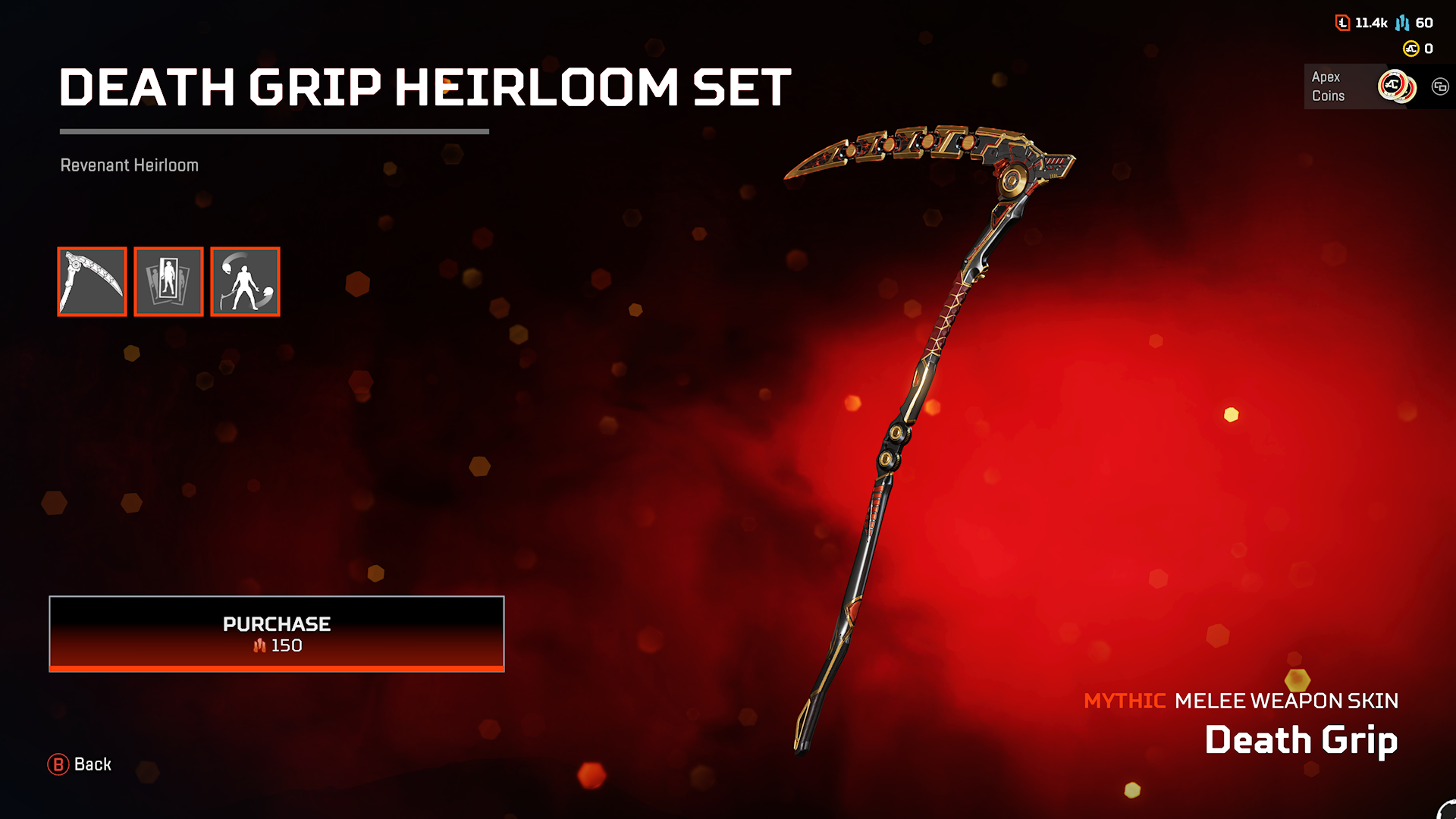Click the Revenant Heirloom subtitle
Screen dimensions: 1456x819
point(129,165)
